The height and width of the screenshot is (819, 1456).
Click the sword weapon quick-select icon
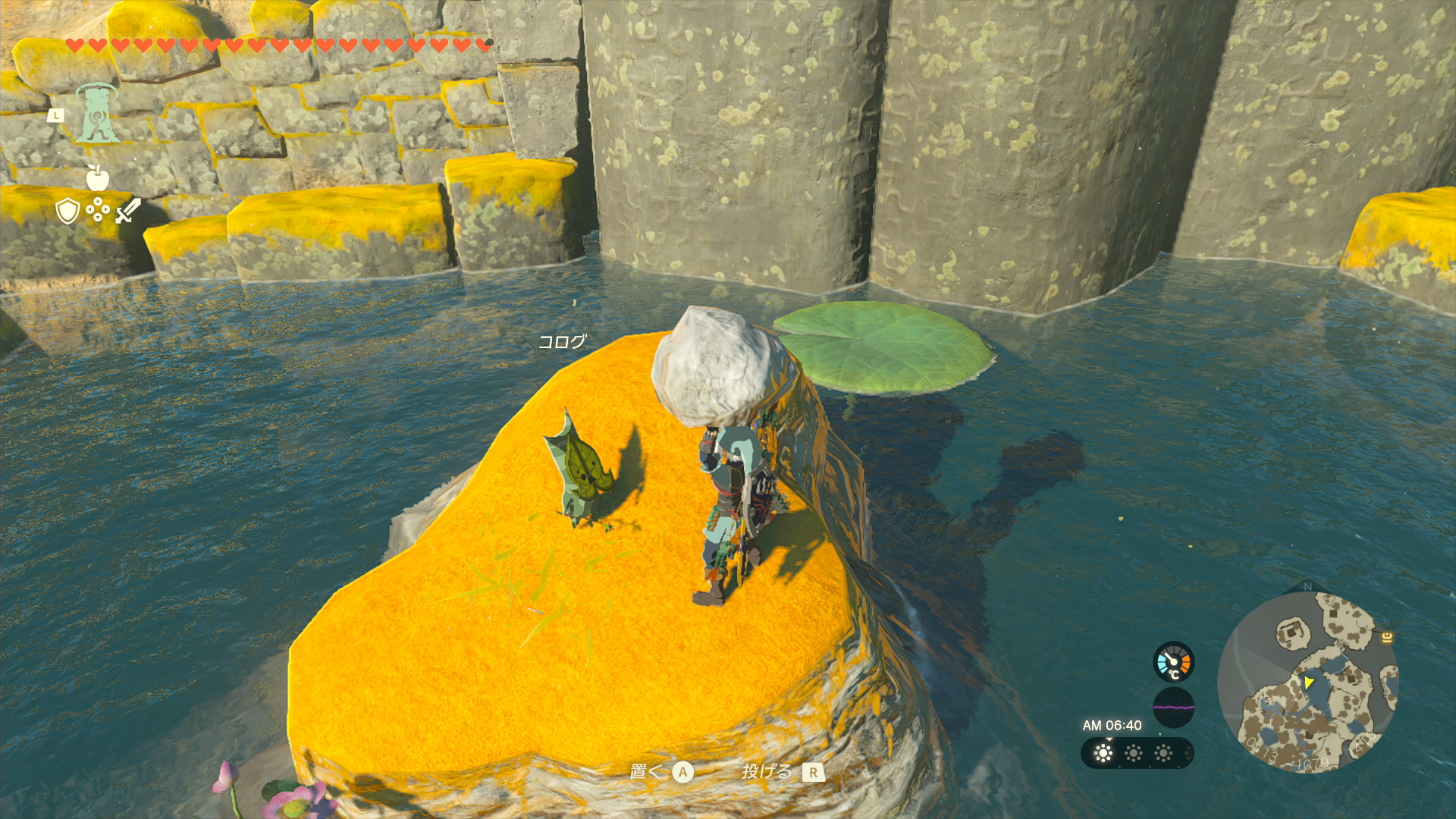128,210
